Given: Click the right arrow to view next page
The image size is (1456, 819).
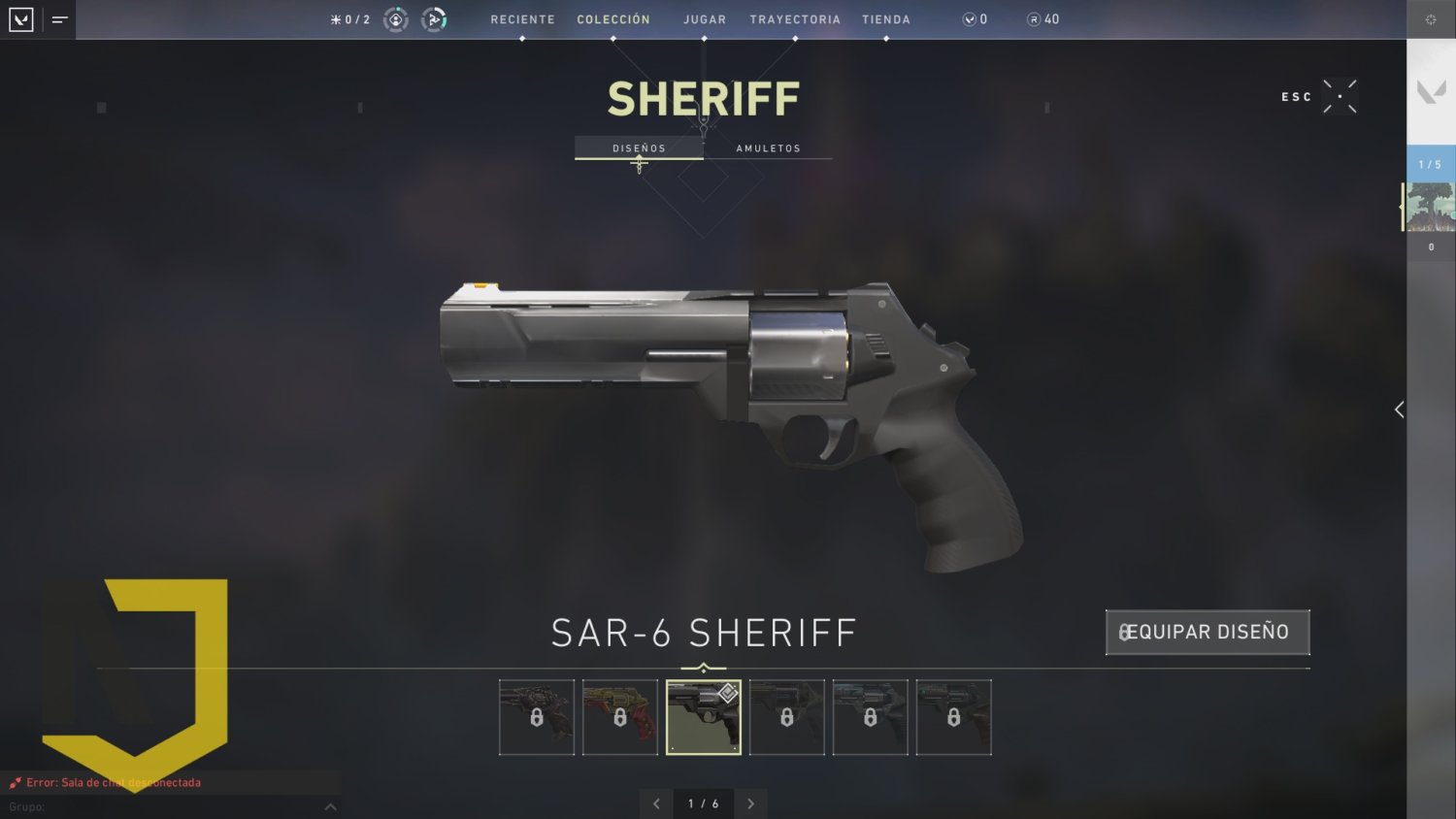Looking at the screenshot, I should [x=750, y=803].
